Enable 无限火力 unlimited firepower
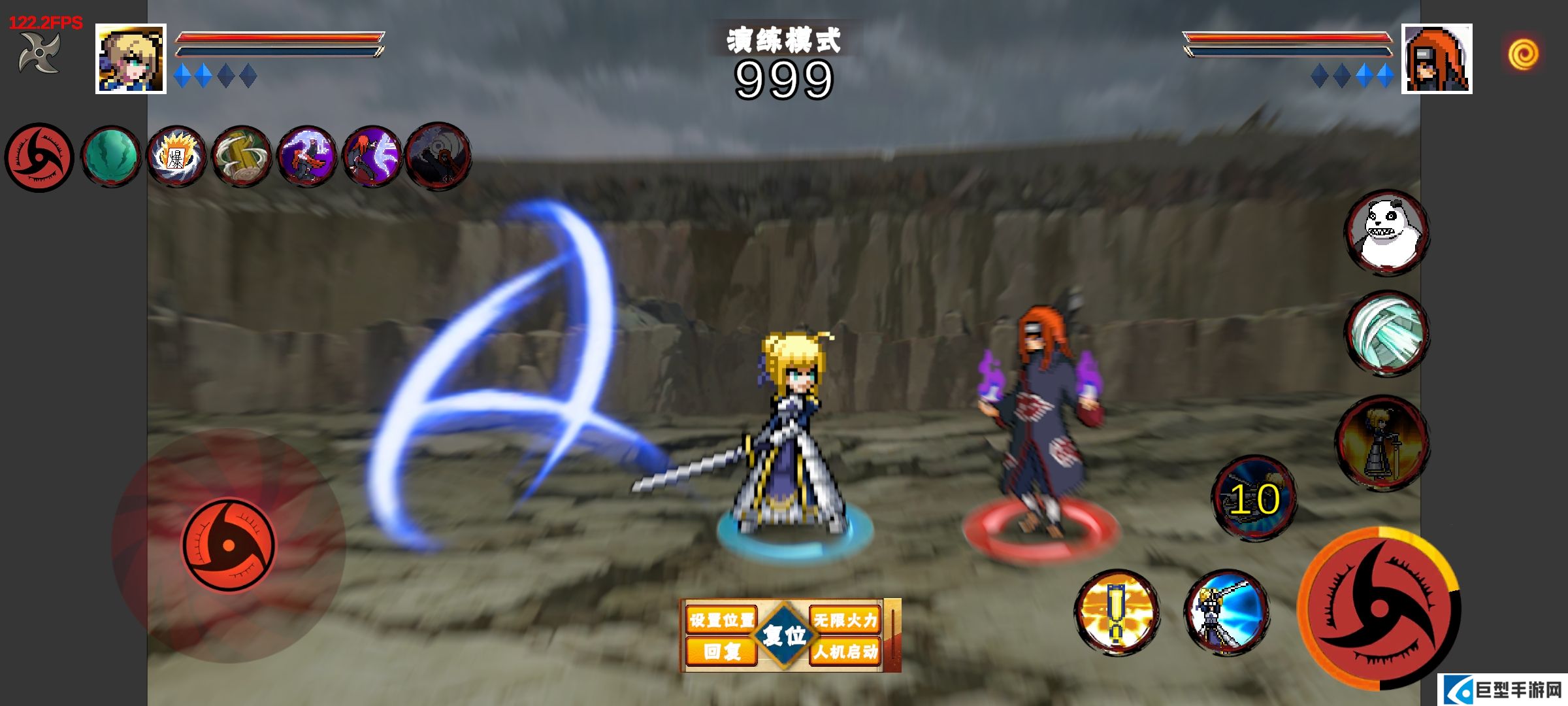Viewport: 1568px width, 706px height. pos(845,619)
